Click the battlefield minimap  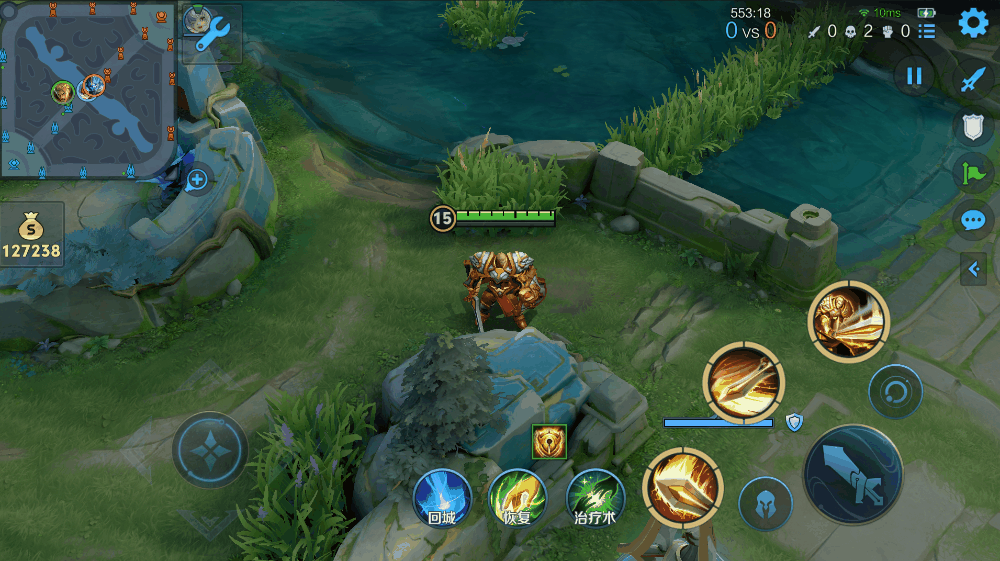point(88,90)
